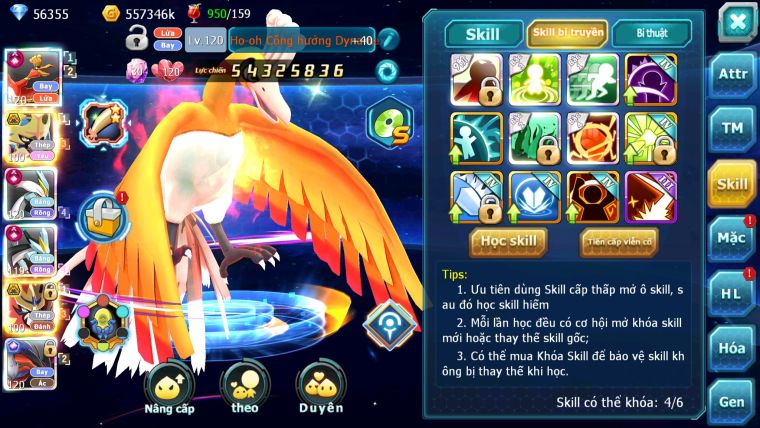Close the skill panel with the X button

click(736, 20)
